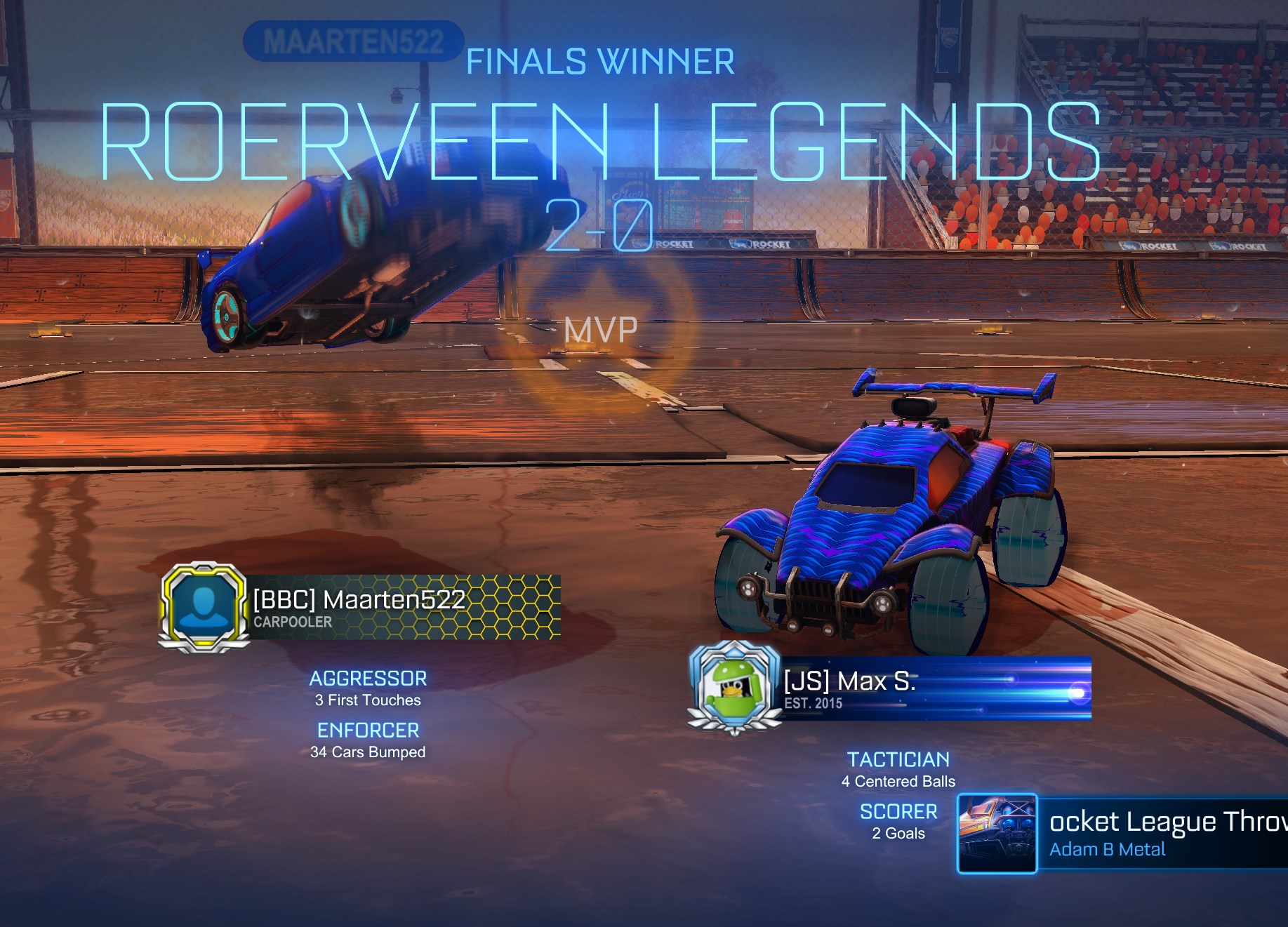This screenshot has height=927, width=1288.
Task: Click Maarten522's silhouette avatar icon
Action: point(204,607)
